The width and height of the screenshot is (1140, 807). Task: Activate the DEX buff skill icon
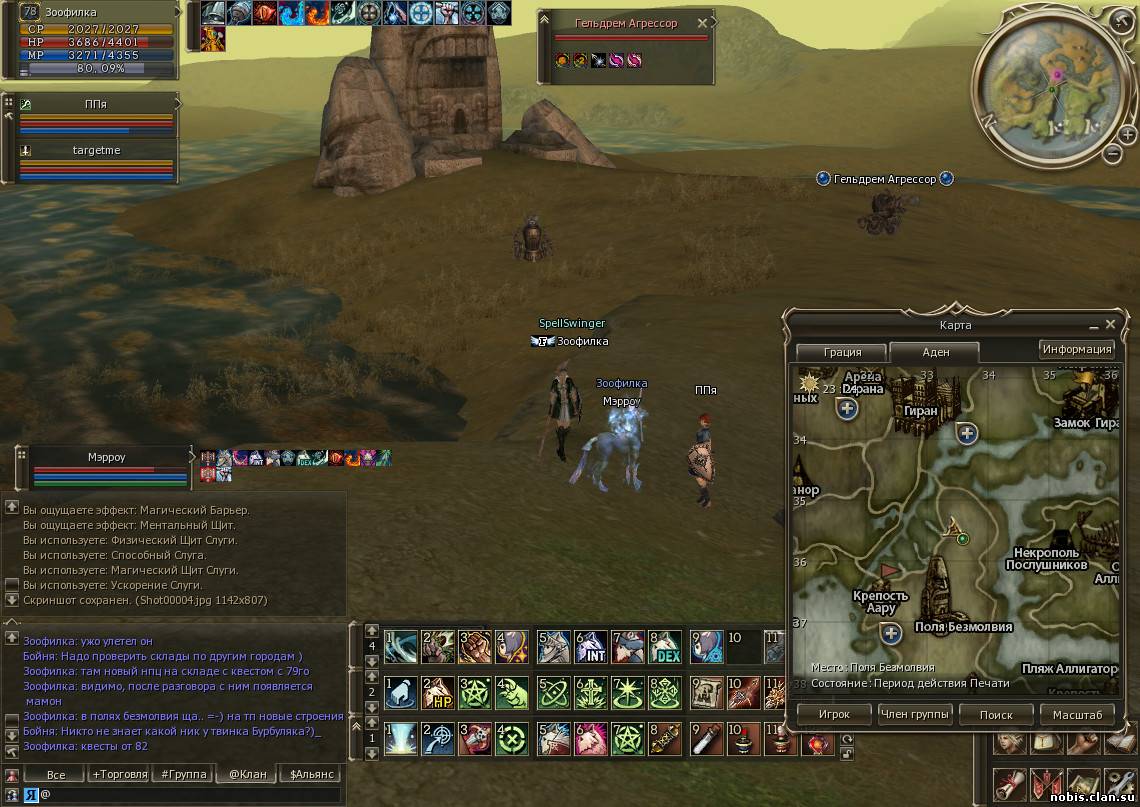point(667,648)
